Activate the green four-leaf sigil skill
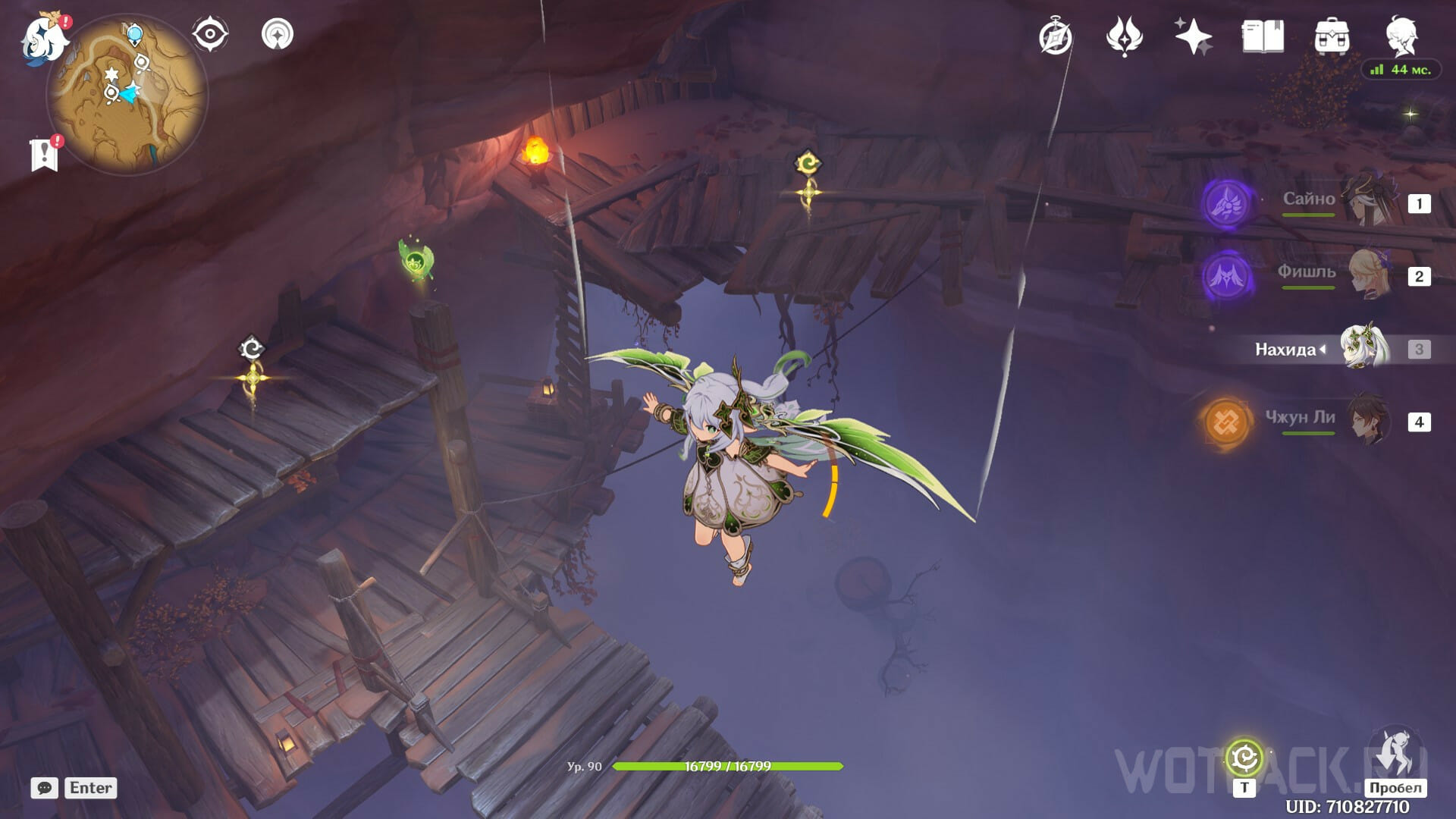 pyautogui.click(x=1244, y=758)
